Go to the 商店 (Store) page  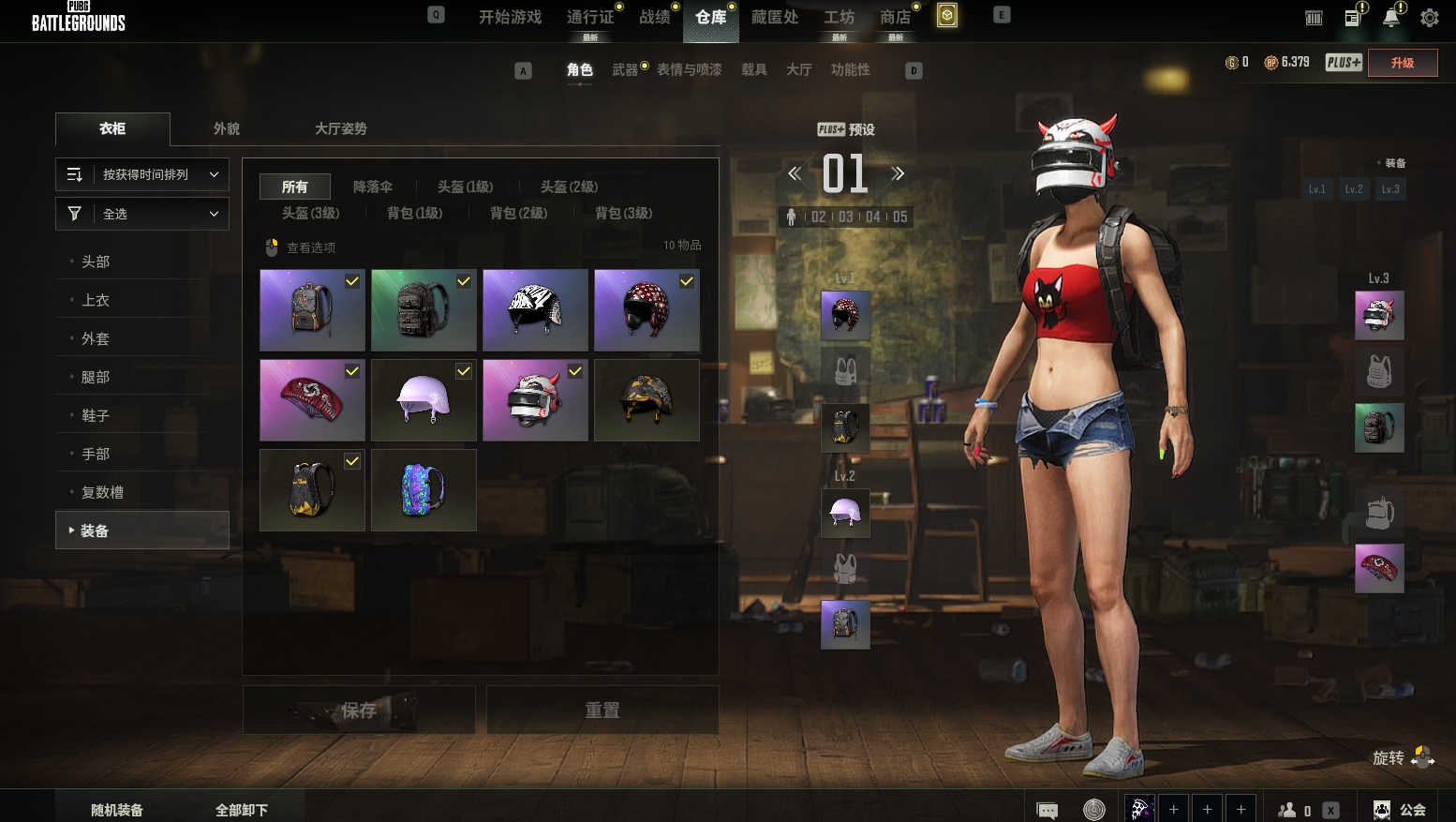click(x=895, y=17)
